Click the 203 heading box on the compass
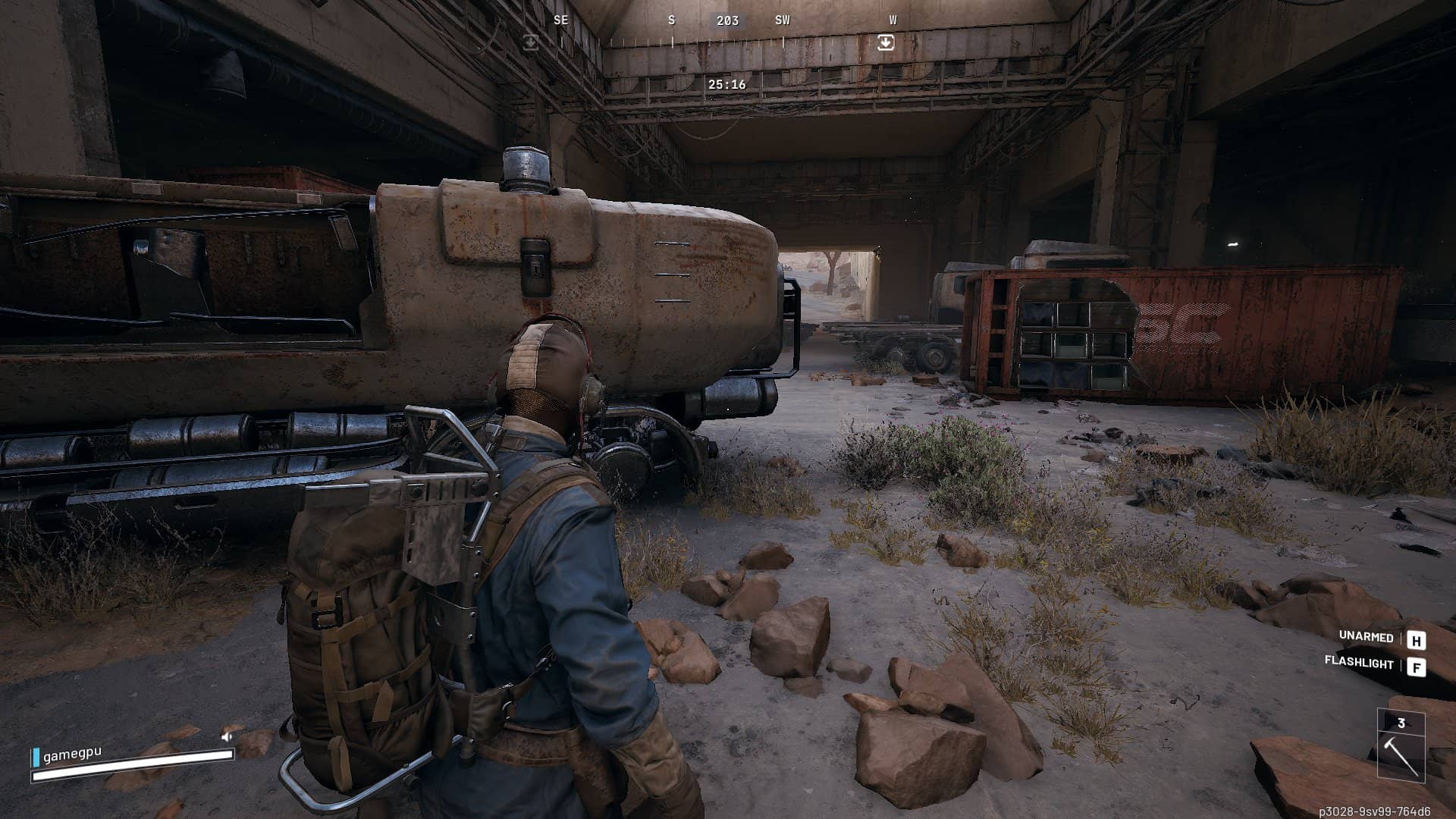 coord(727,20)
